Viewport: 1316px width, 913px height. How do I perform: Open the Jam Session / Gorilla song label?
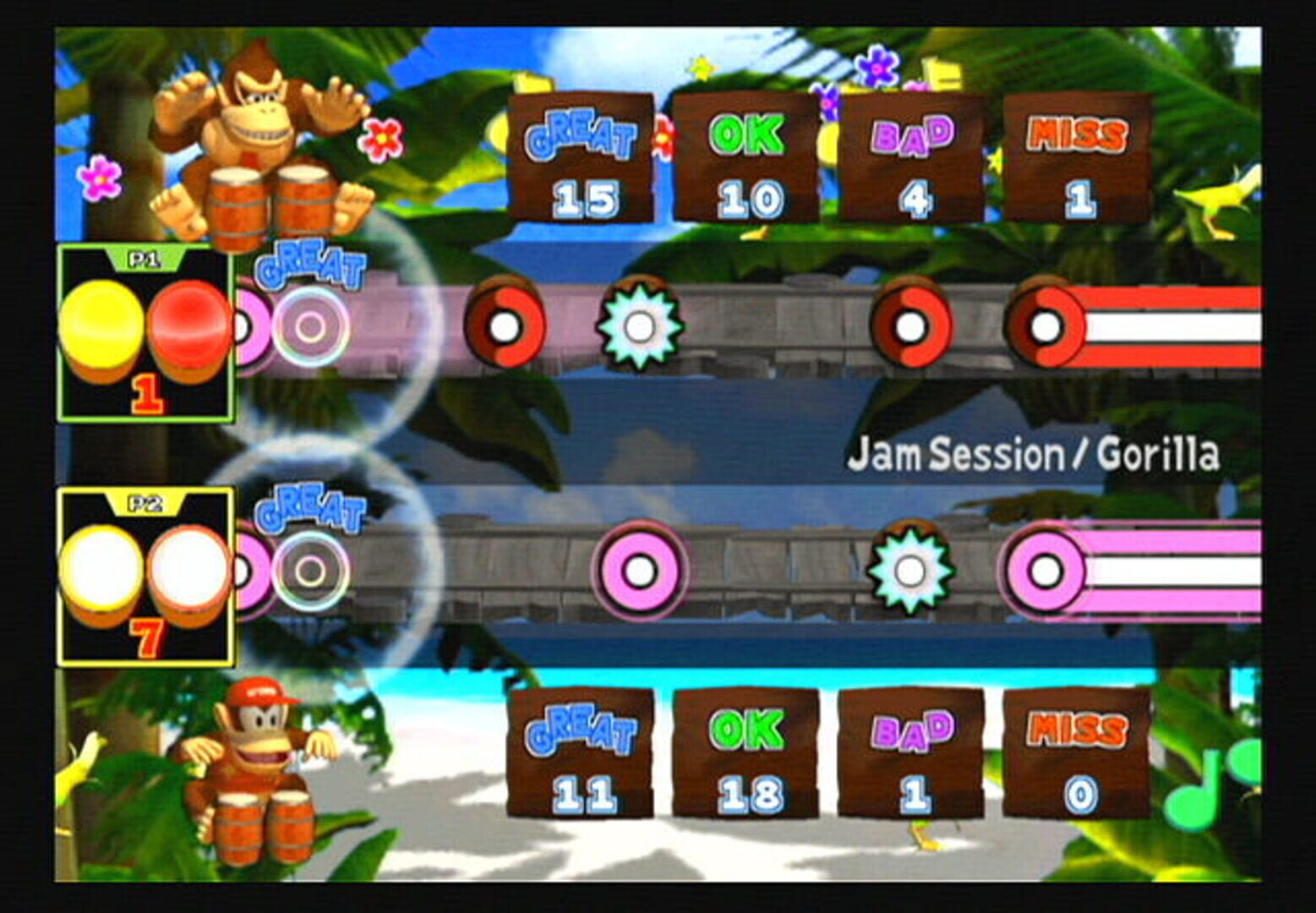1036,455
